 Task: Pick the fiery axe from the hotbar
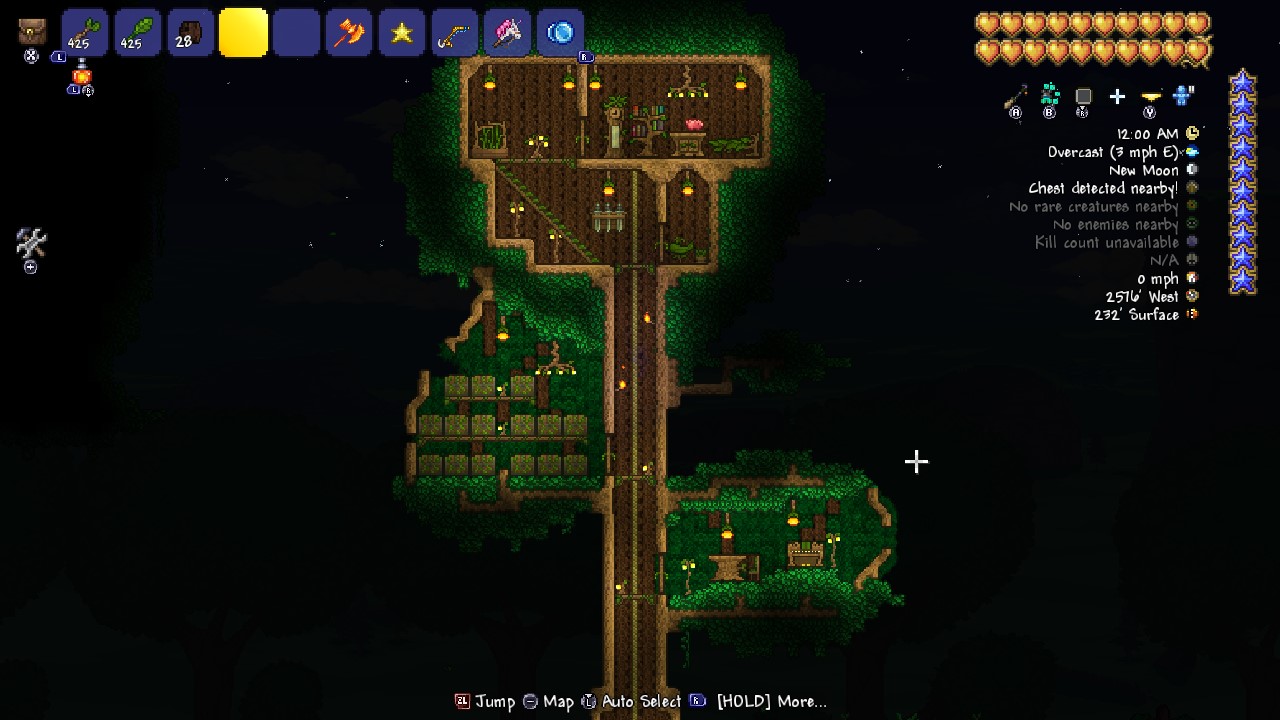[x=349, y=32]
